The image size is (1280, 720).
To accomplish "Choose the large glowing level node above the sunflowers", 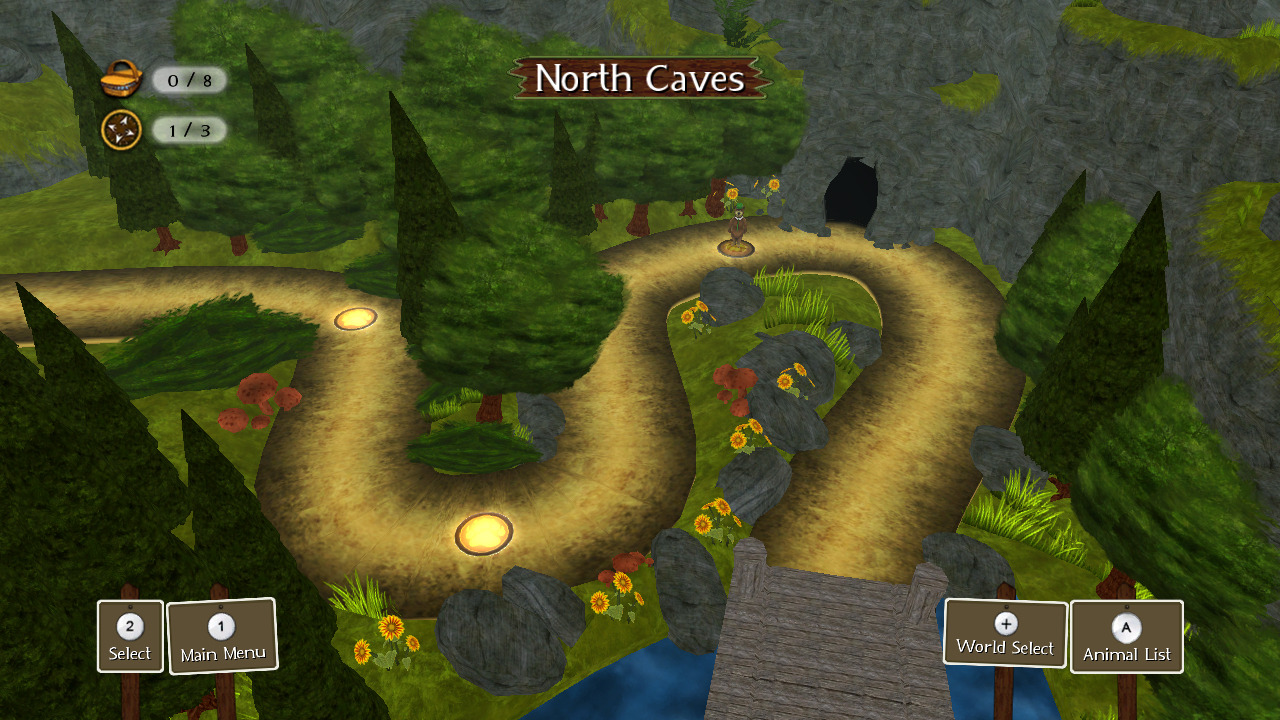I will pyautogui.click(x=484, y=534).
